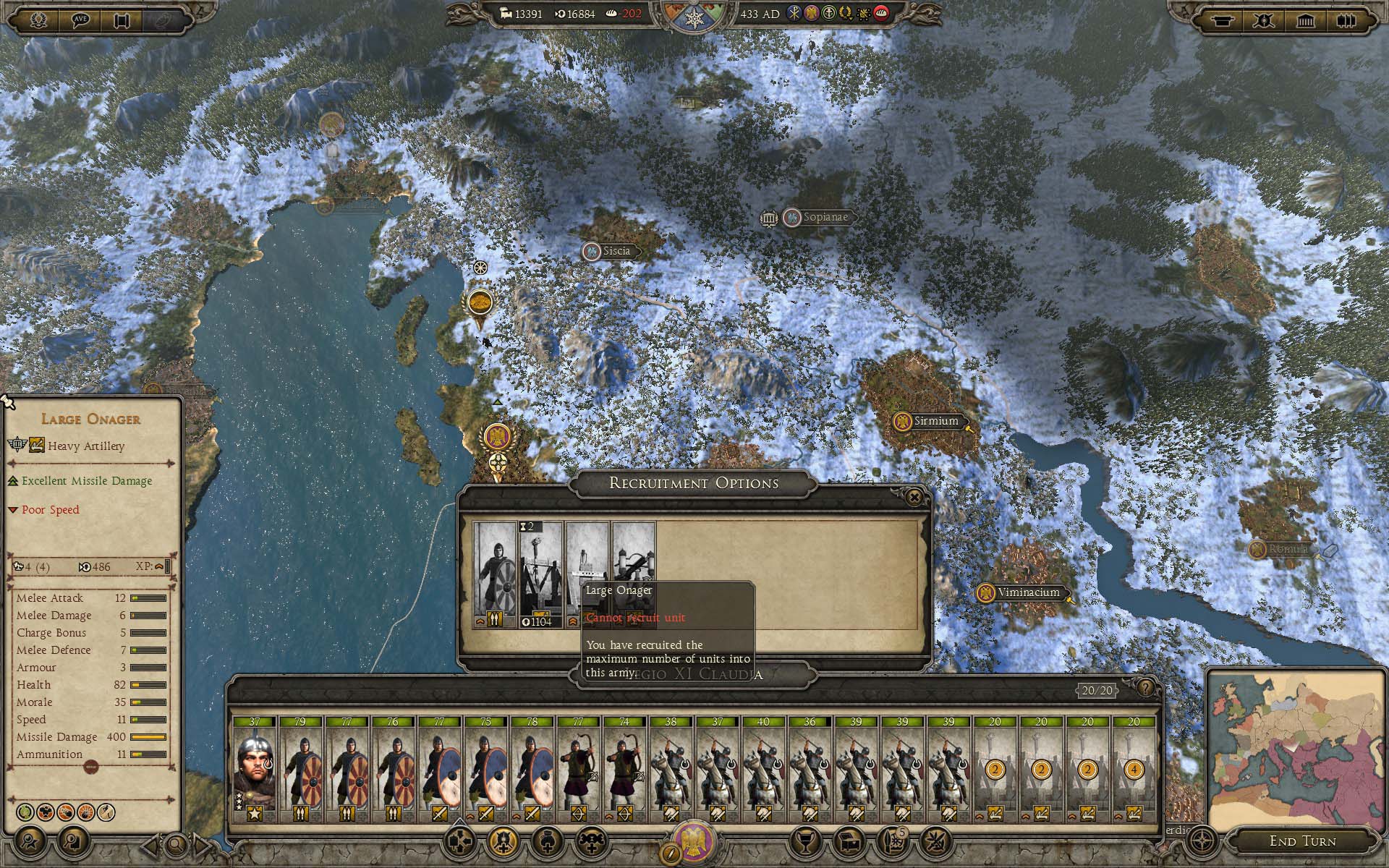Open the advisor speech bubble menu
Screen dimensions: 1389x868
[80, 20]
